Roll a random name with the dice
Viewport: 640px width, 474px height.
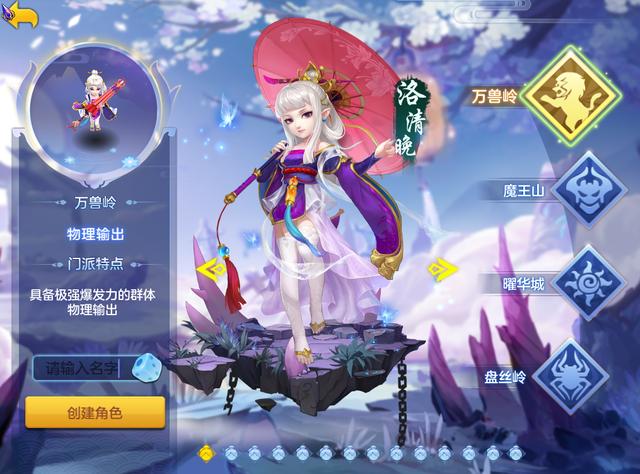pyautogui.click(x=145, y=366)
